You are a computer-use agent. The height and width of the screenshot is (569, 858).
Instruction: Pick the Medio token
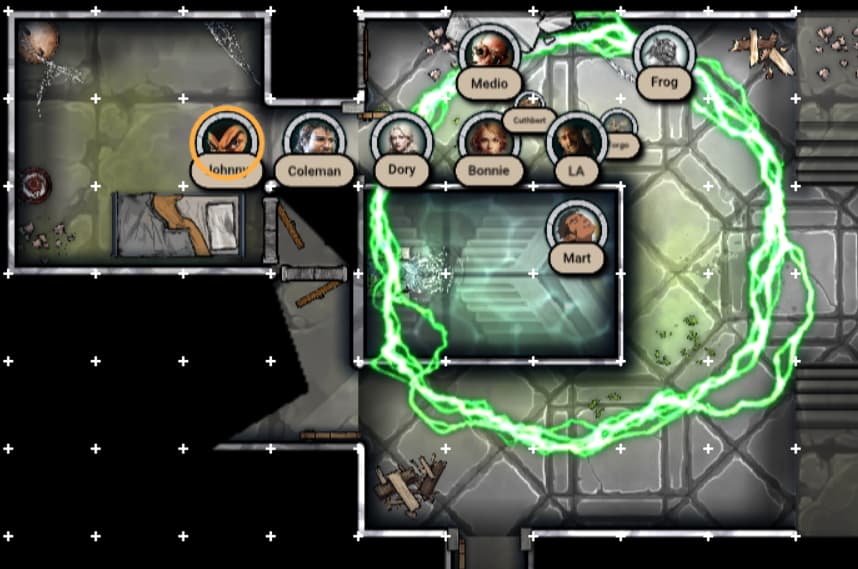click(x=488, y=52)
